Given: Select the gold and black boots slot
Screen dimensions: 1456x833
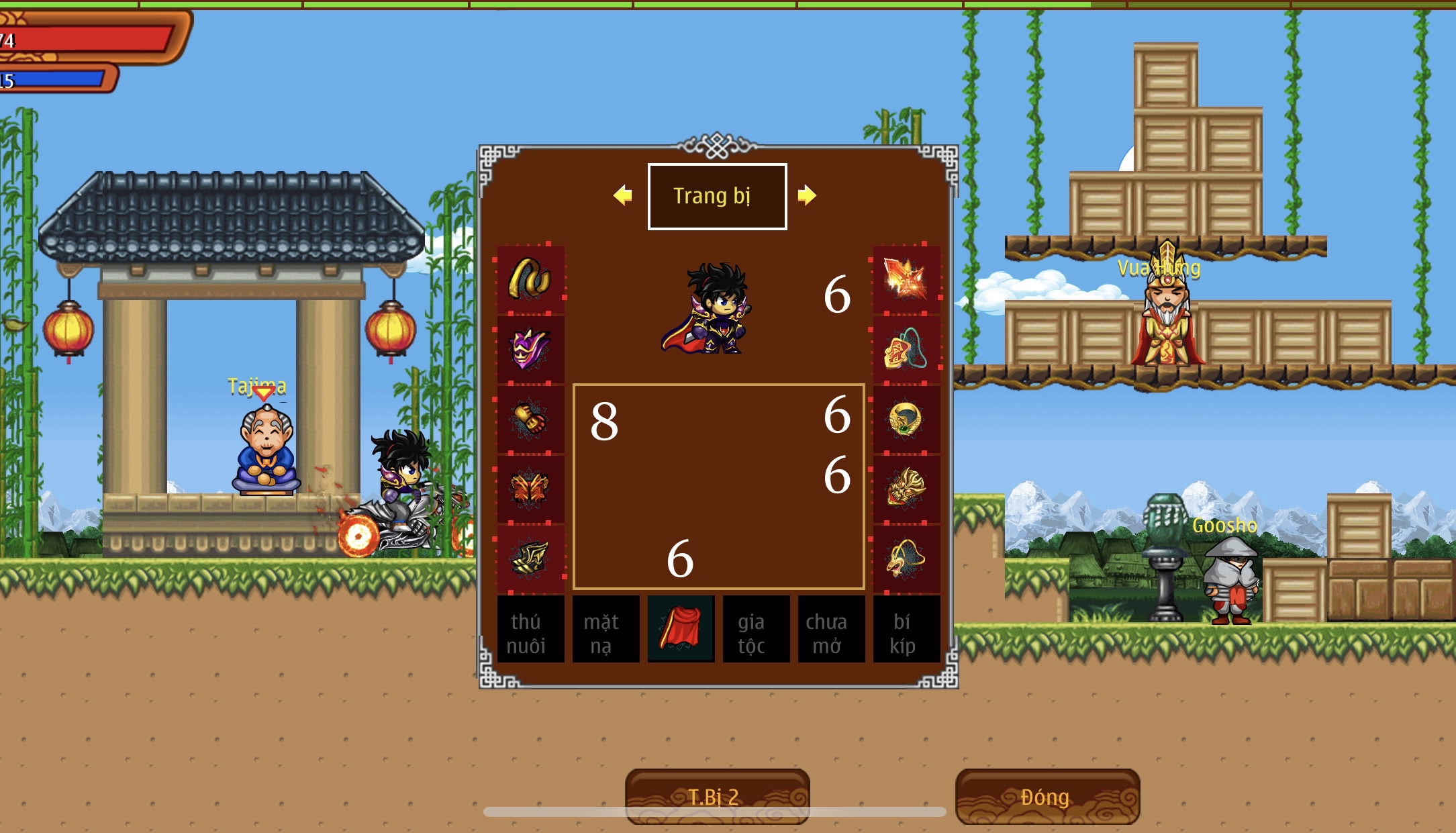Looking at the screenshot, I should pyautogui.click(x=530, y=558).
